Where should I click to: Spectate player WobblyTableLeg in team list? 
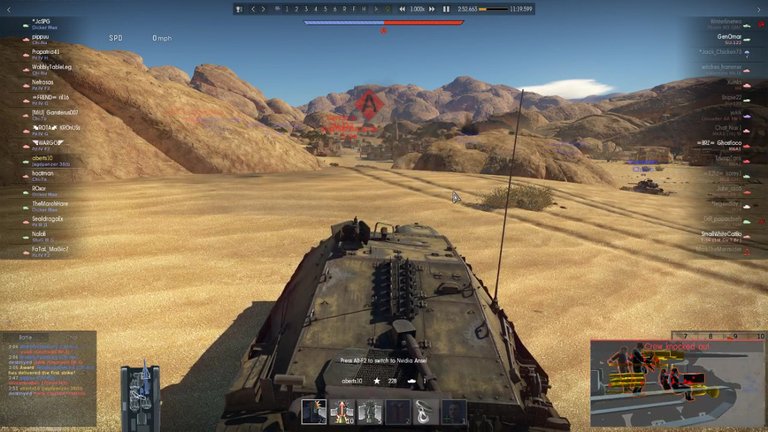coord(52,67)
